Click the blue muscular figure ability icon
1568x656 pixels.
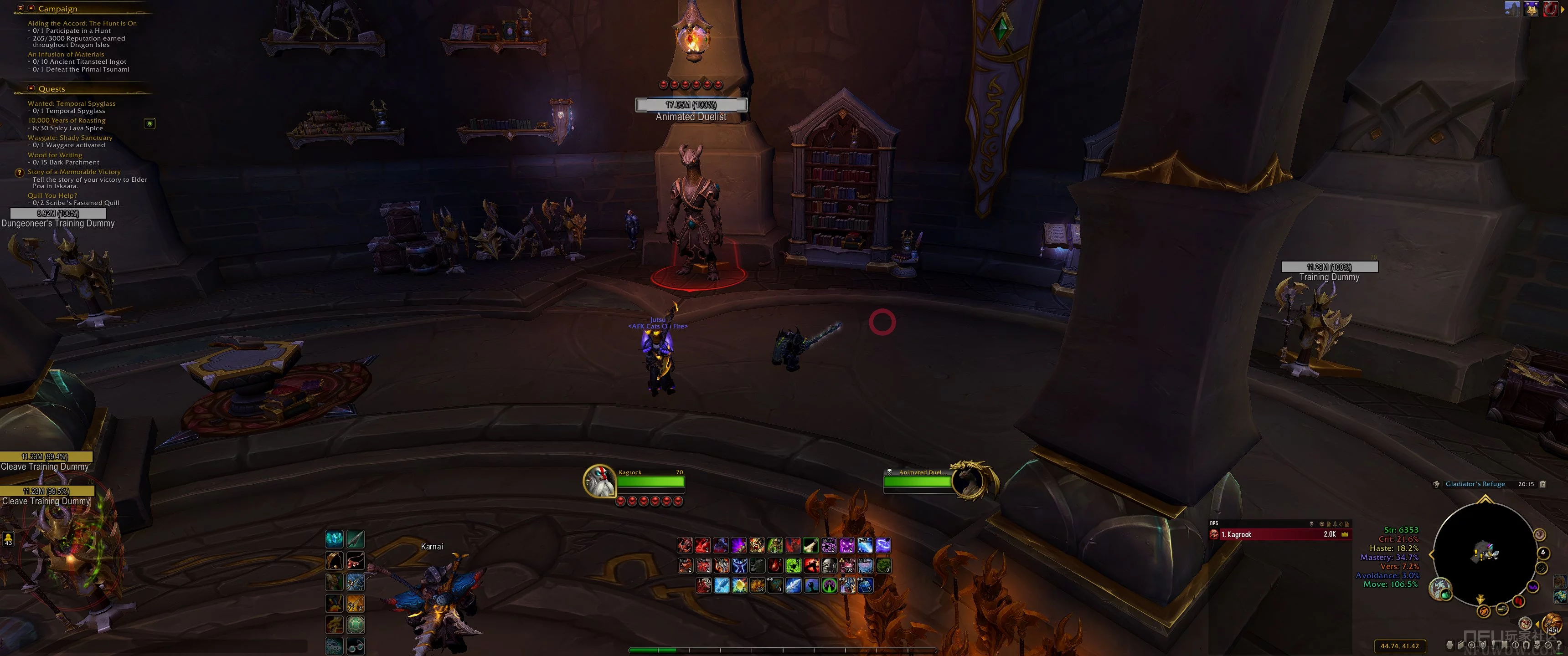740,566
